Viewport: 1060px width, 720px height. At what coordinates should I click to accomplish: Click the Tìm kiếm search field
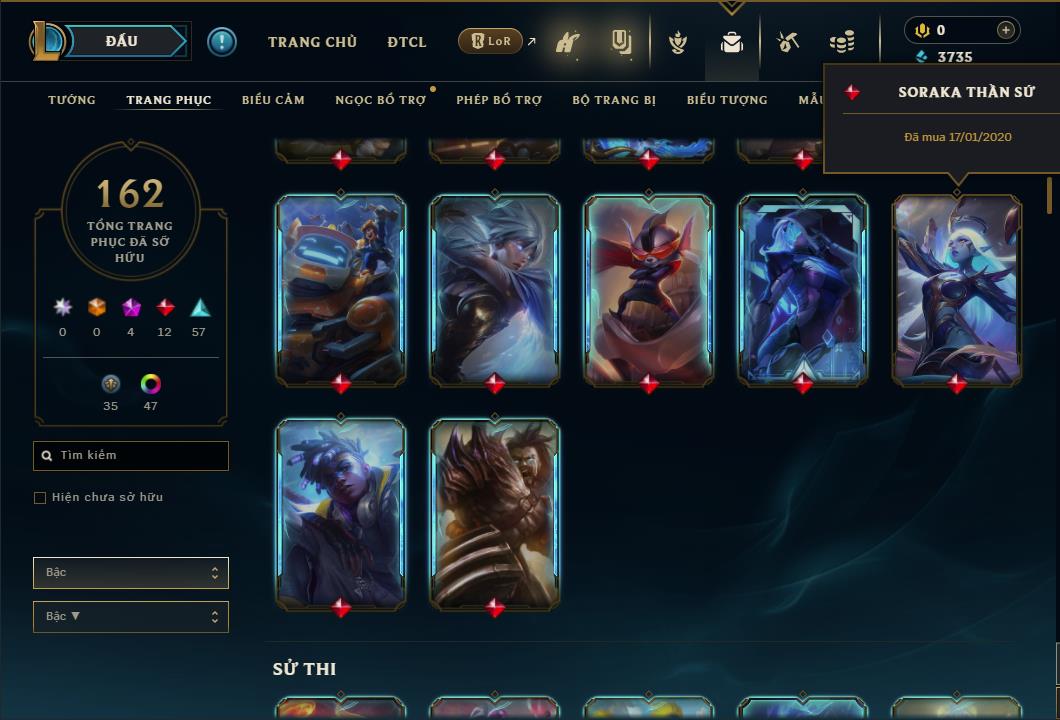[131, 456]
